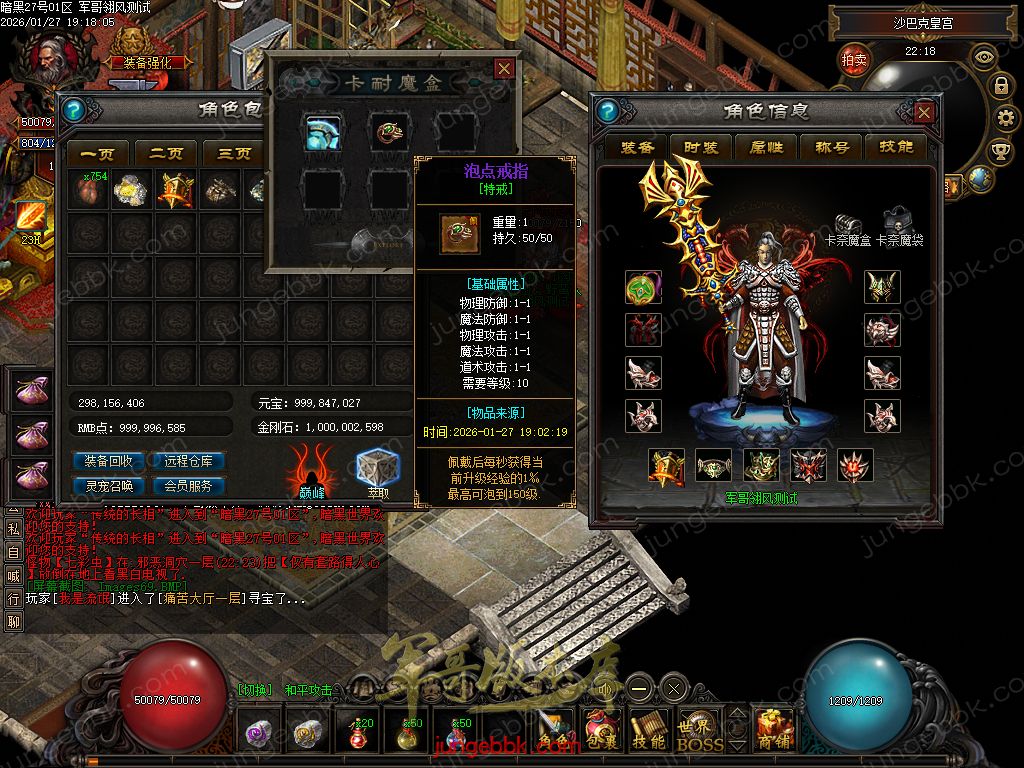Open 会员服务 member services
The width and height of the screenshot is (1024, 768).
[188, 486]
